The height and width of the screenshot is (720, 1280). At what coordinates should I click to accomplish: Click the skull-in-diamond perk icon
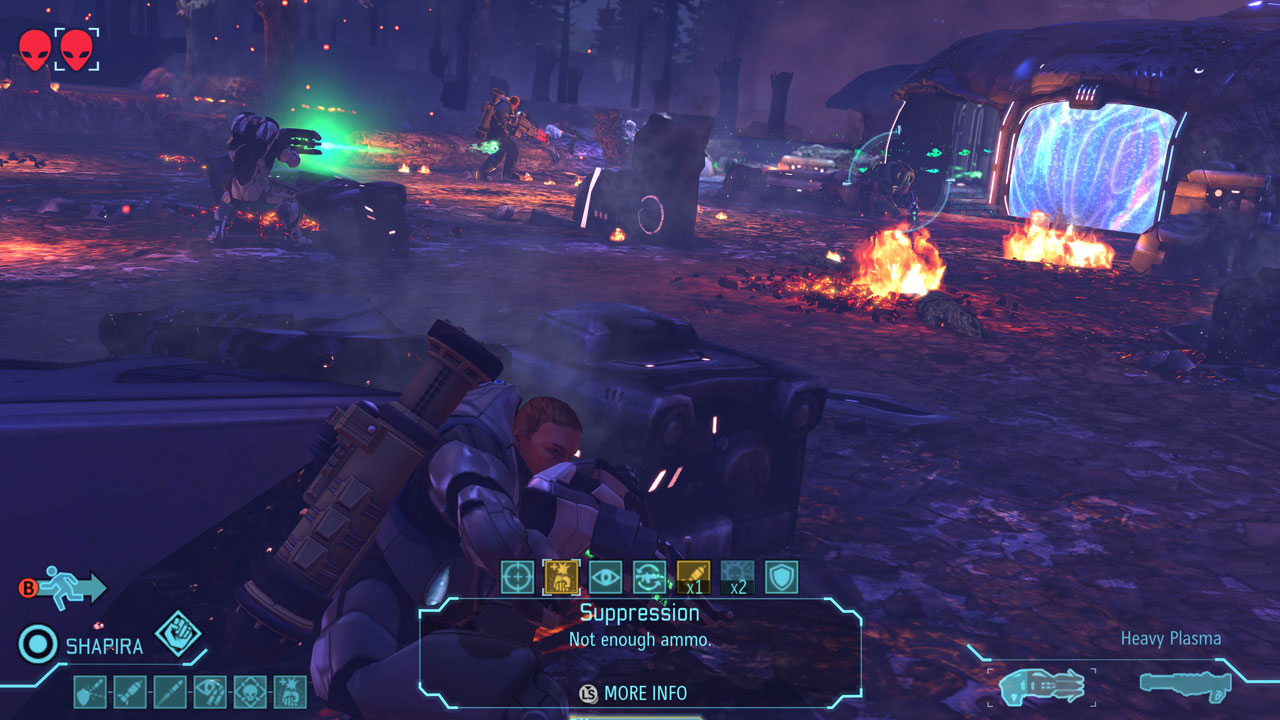tap(250, 692)
